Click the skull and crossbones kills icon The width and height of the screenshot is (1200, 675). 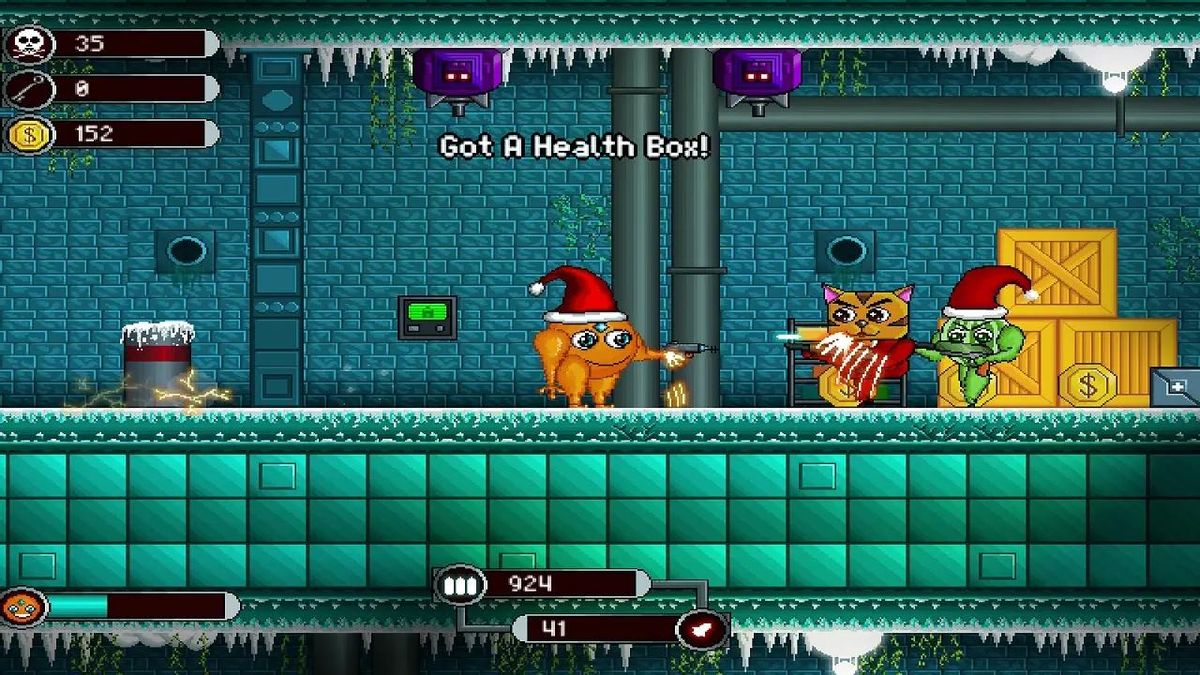pyautogui.click(x=27, y=44)
